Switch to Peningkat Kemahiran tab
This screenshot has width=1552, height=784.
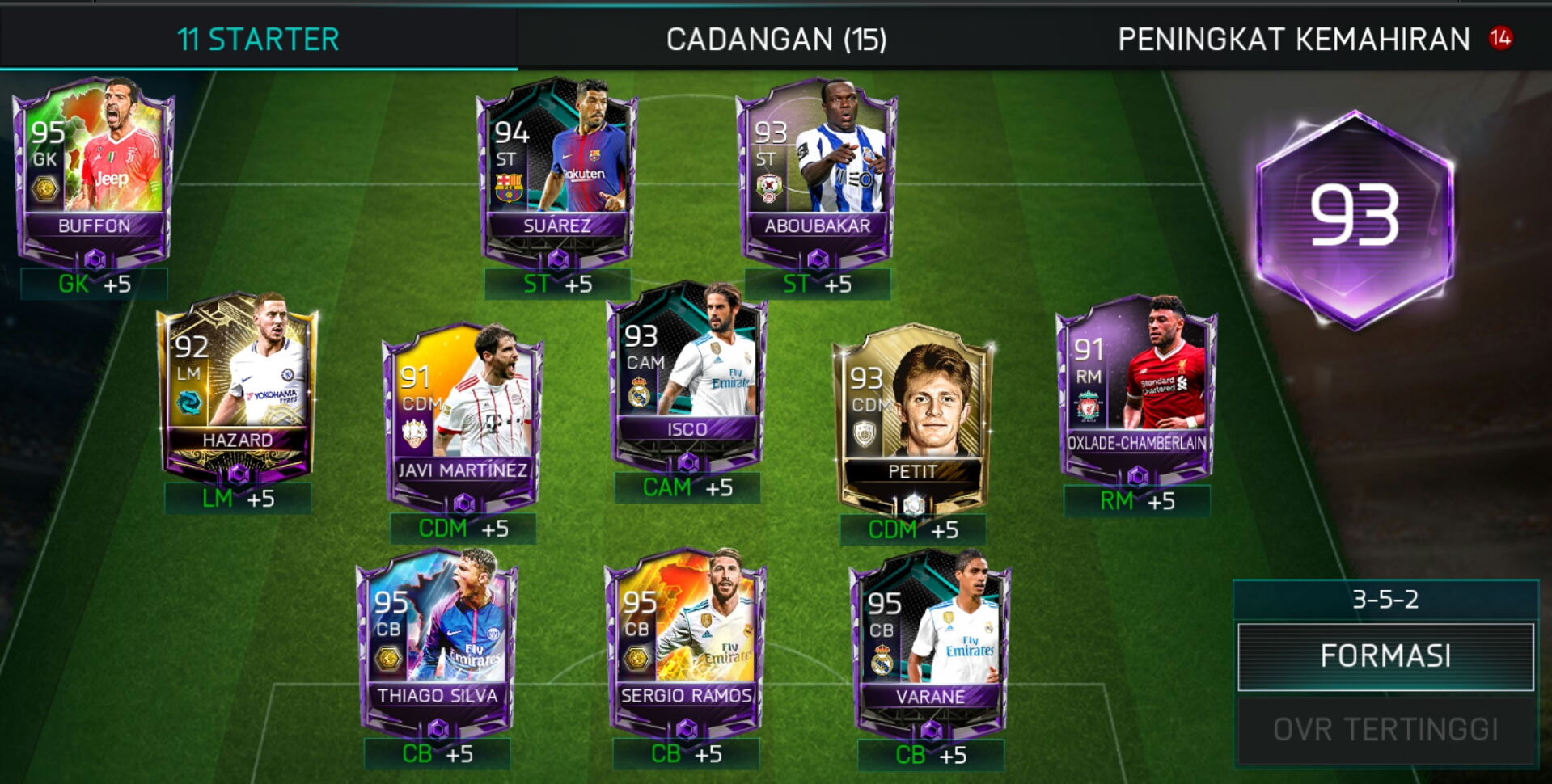(x=1293, y=39)
